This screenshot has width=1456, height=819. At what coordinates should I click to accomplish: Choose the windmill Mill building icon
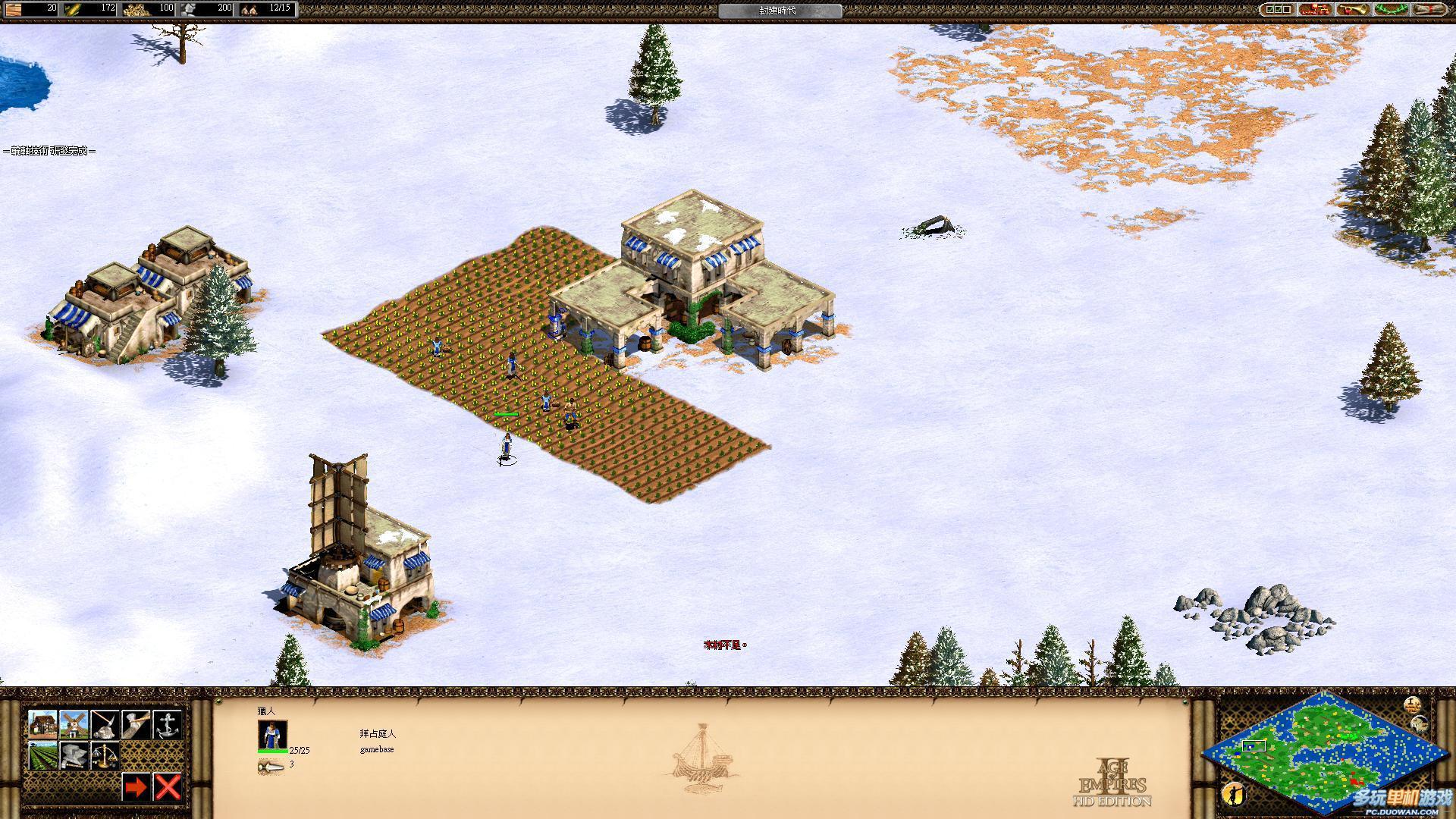(x=74, y=724)
